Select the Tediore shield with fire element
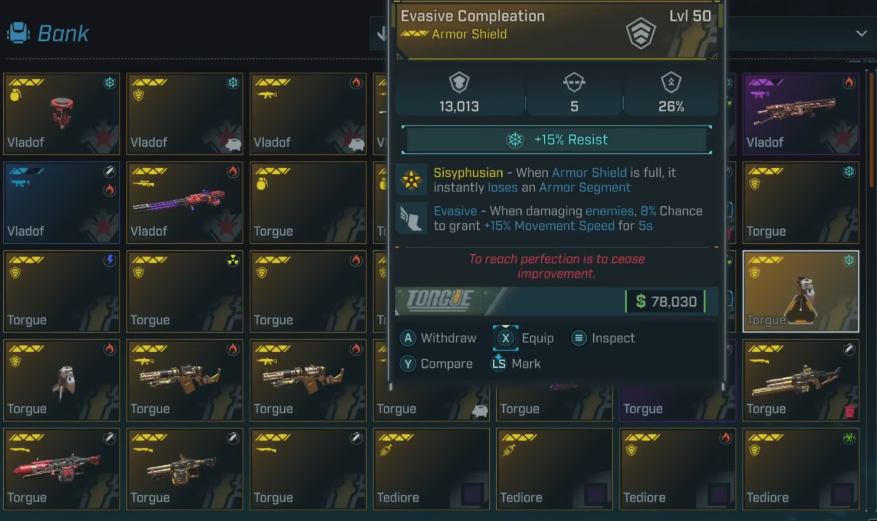This screenshot has height=521, width=877. (x=677, y=468)
